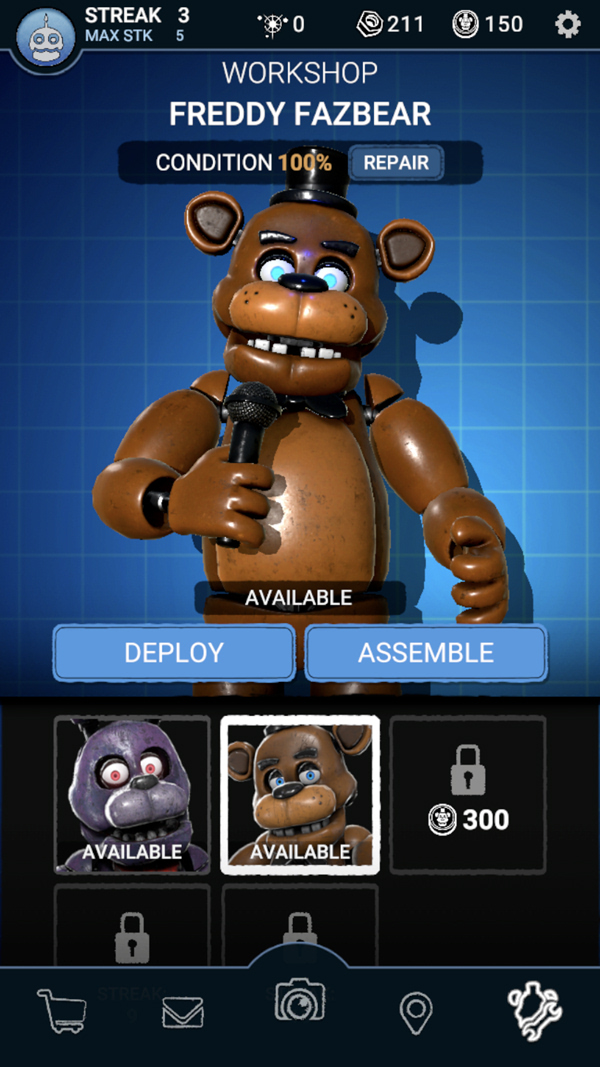Repair Freddy Fazbear's condition

click(x=396, y=163)
